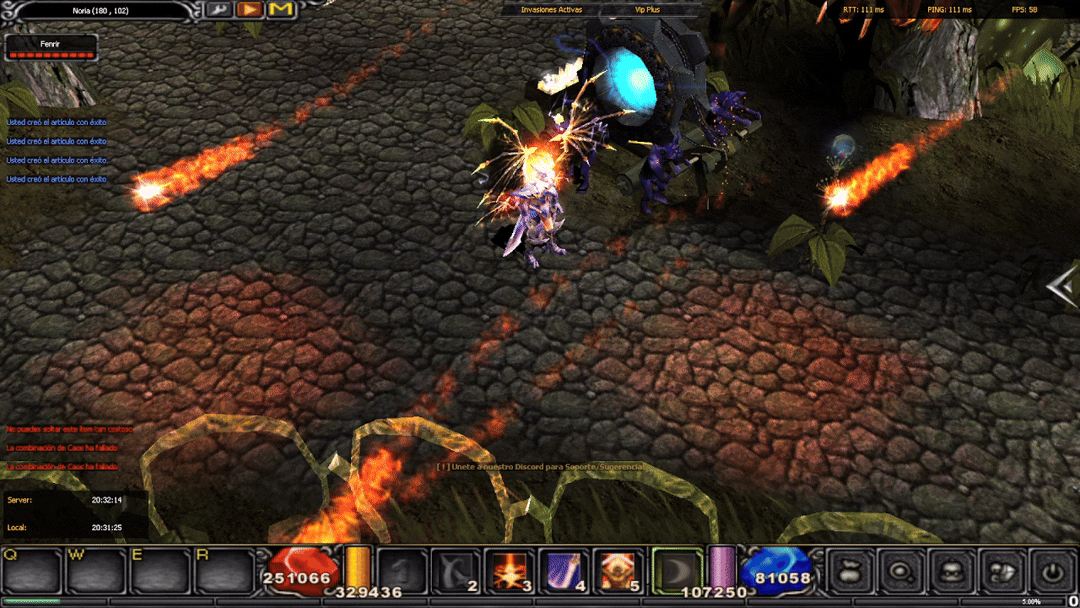This screenshot has width=1080, height=608.
Task: Open the character helmet menu button
Action: tap(952, 571)
